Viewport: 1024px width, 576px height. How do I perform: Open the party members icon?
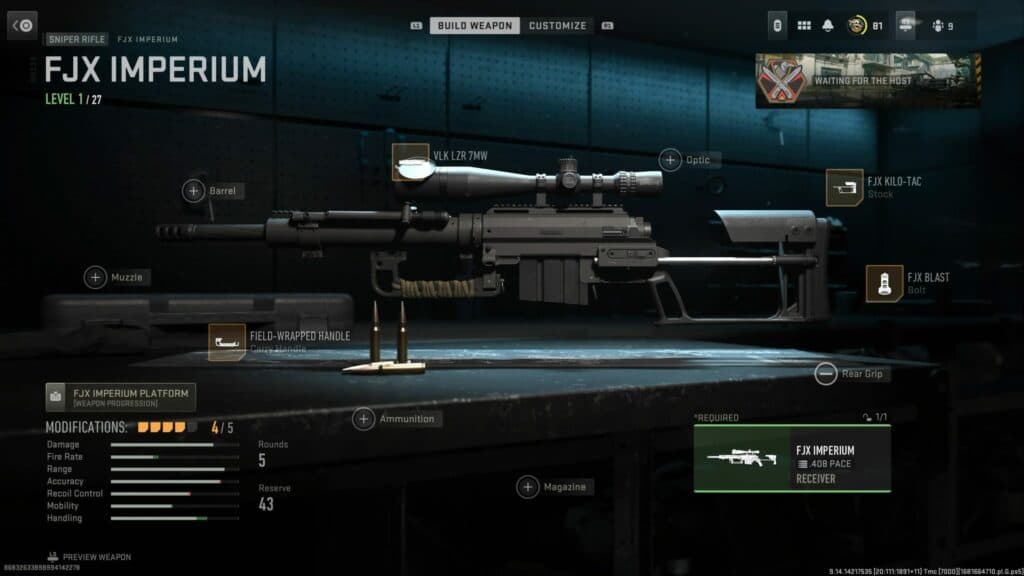click(x=940, y=25)
